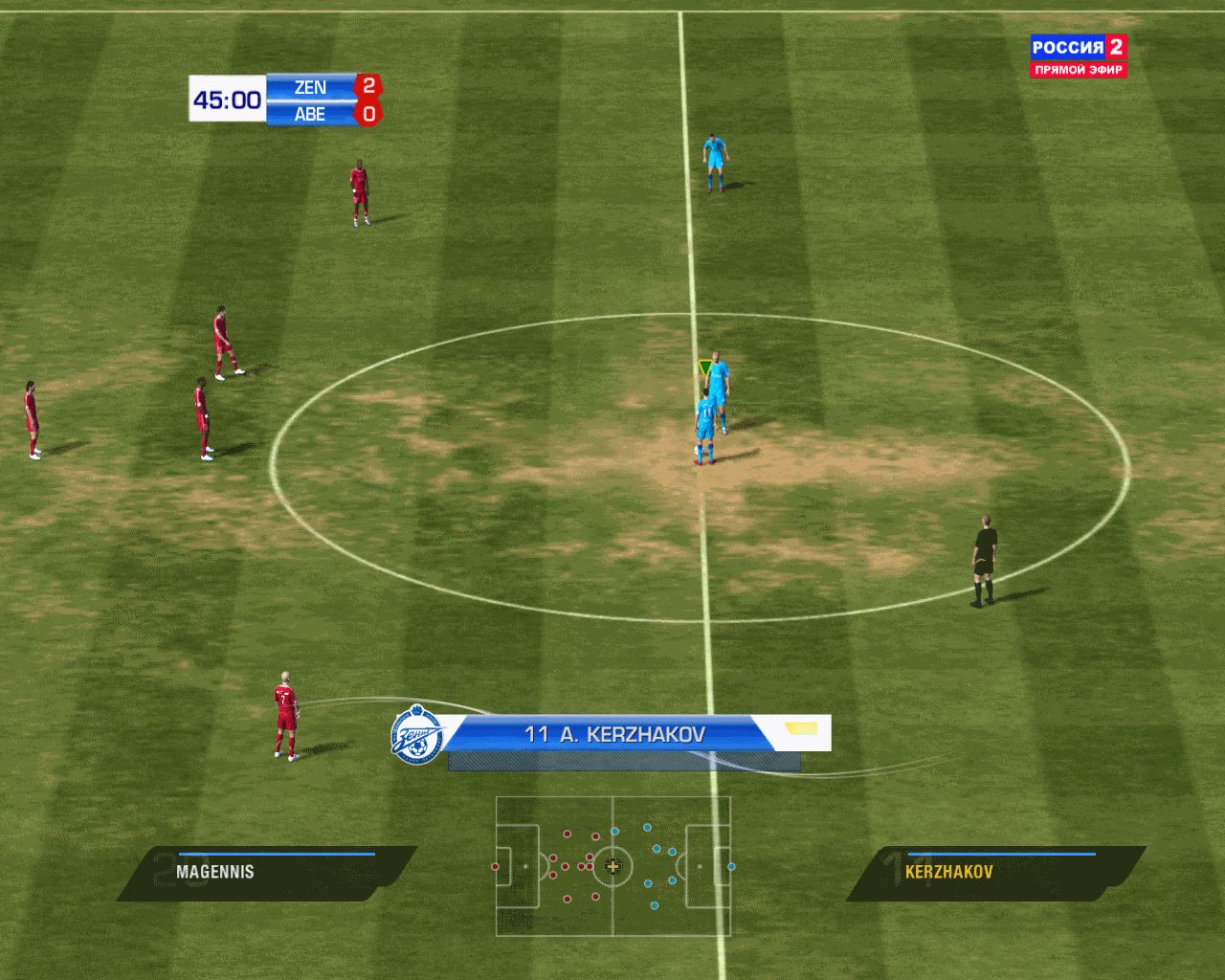Select the KERZHAKOV player indicator panel
This screenshot has width=1225, height=980.
995,872
